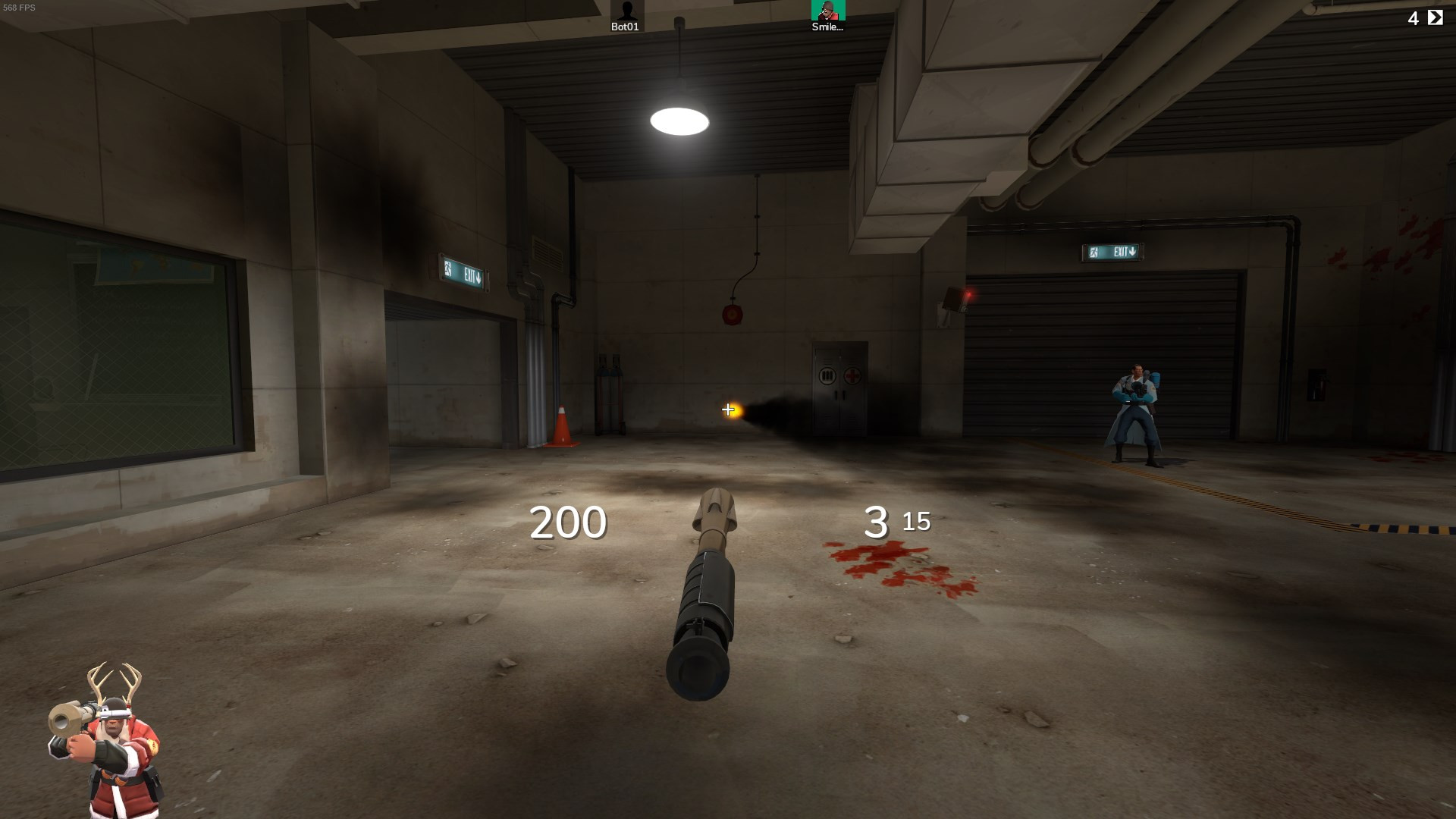Click the reserve ammo count showing 15

(x=918, y=522)
